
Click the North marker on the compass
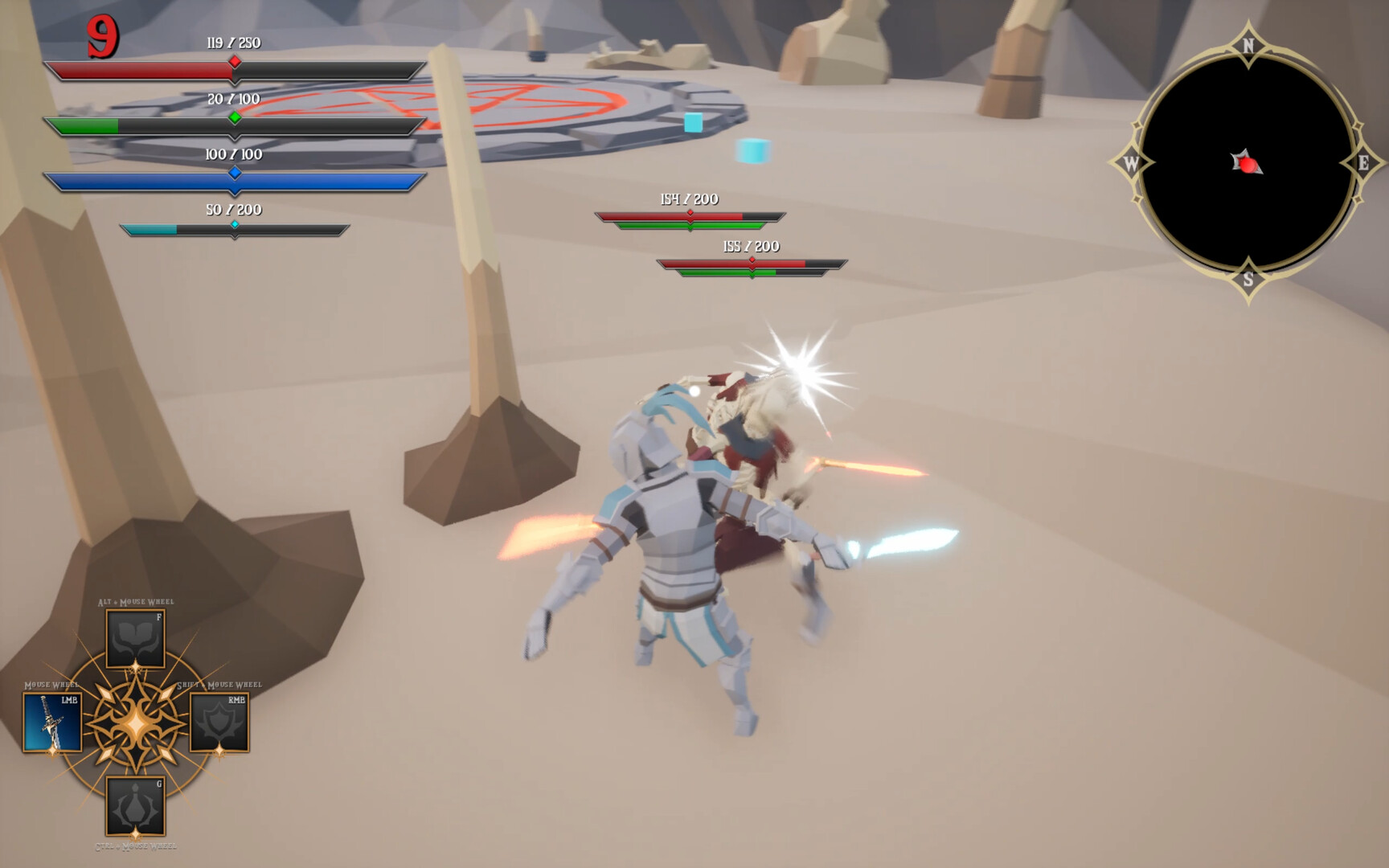click(1248, 46)
